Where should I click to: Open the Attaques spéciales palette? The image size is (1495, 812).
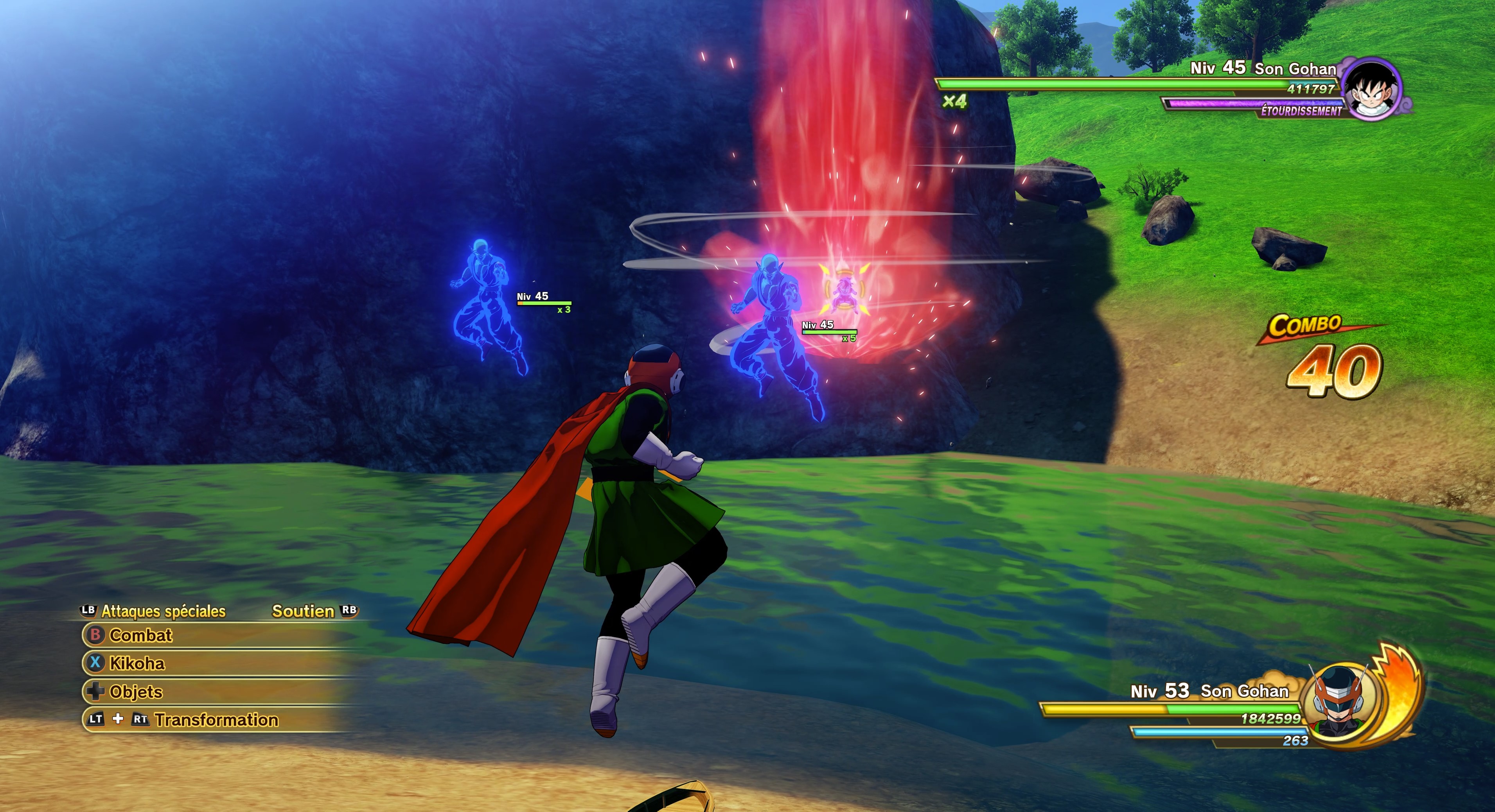click(162, 611)
